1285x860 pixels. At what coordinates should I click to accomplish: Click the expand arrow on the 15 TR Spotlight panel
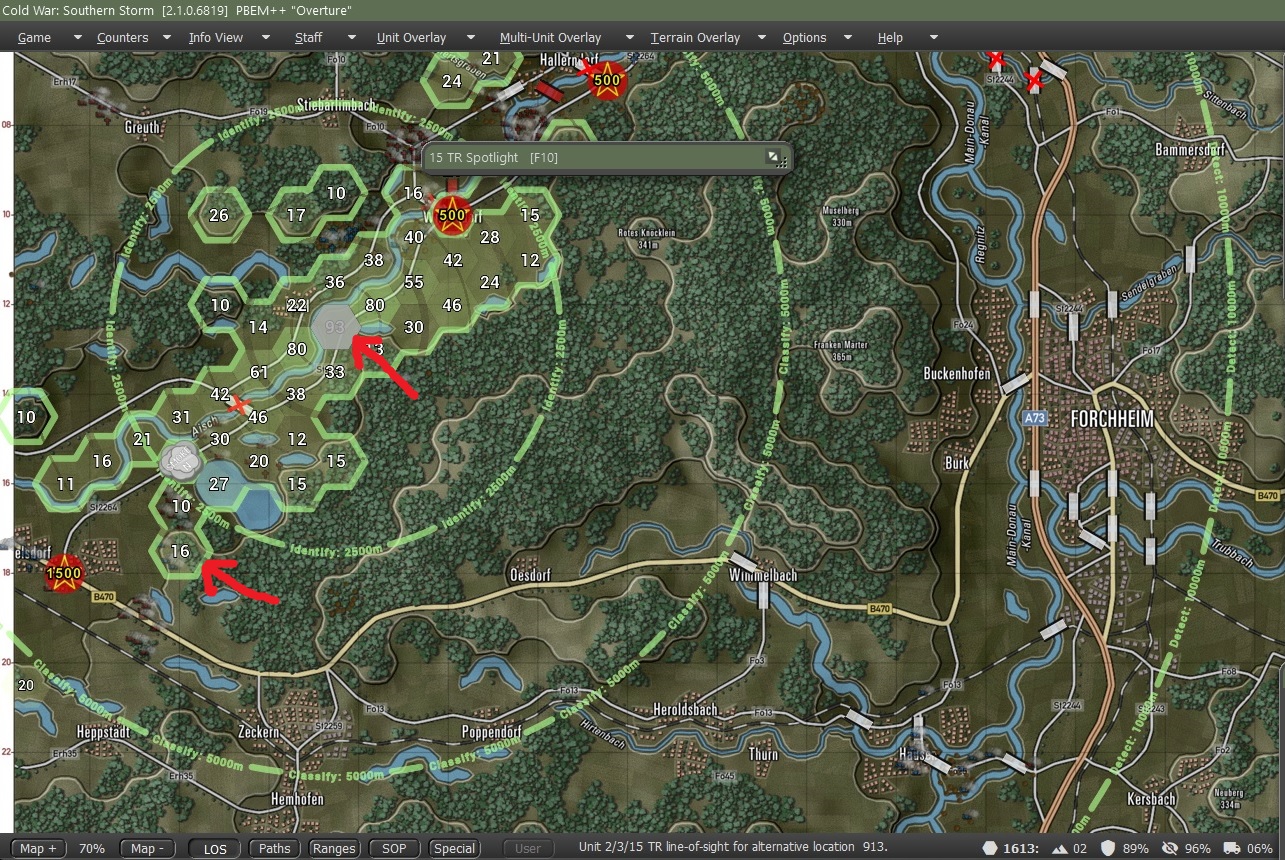point(774,156)
